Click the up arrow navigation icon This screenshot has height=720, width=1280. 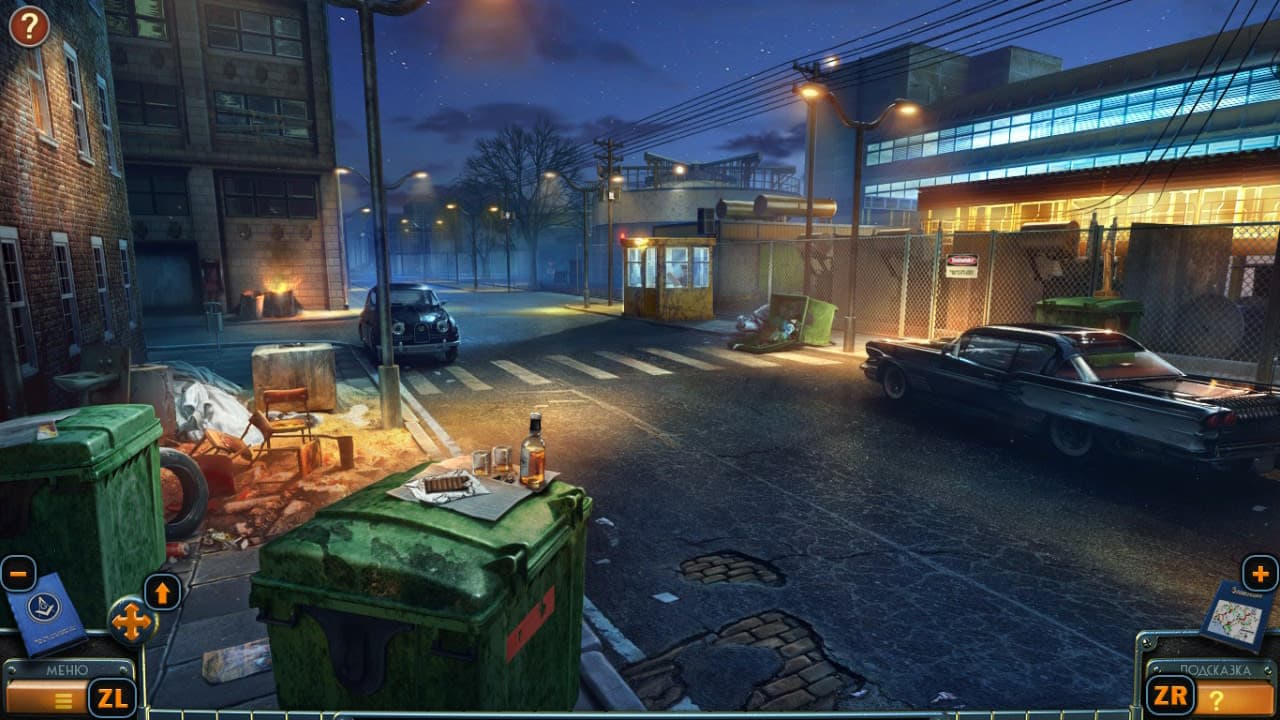[x=163, y=590]
